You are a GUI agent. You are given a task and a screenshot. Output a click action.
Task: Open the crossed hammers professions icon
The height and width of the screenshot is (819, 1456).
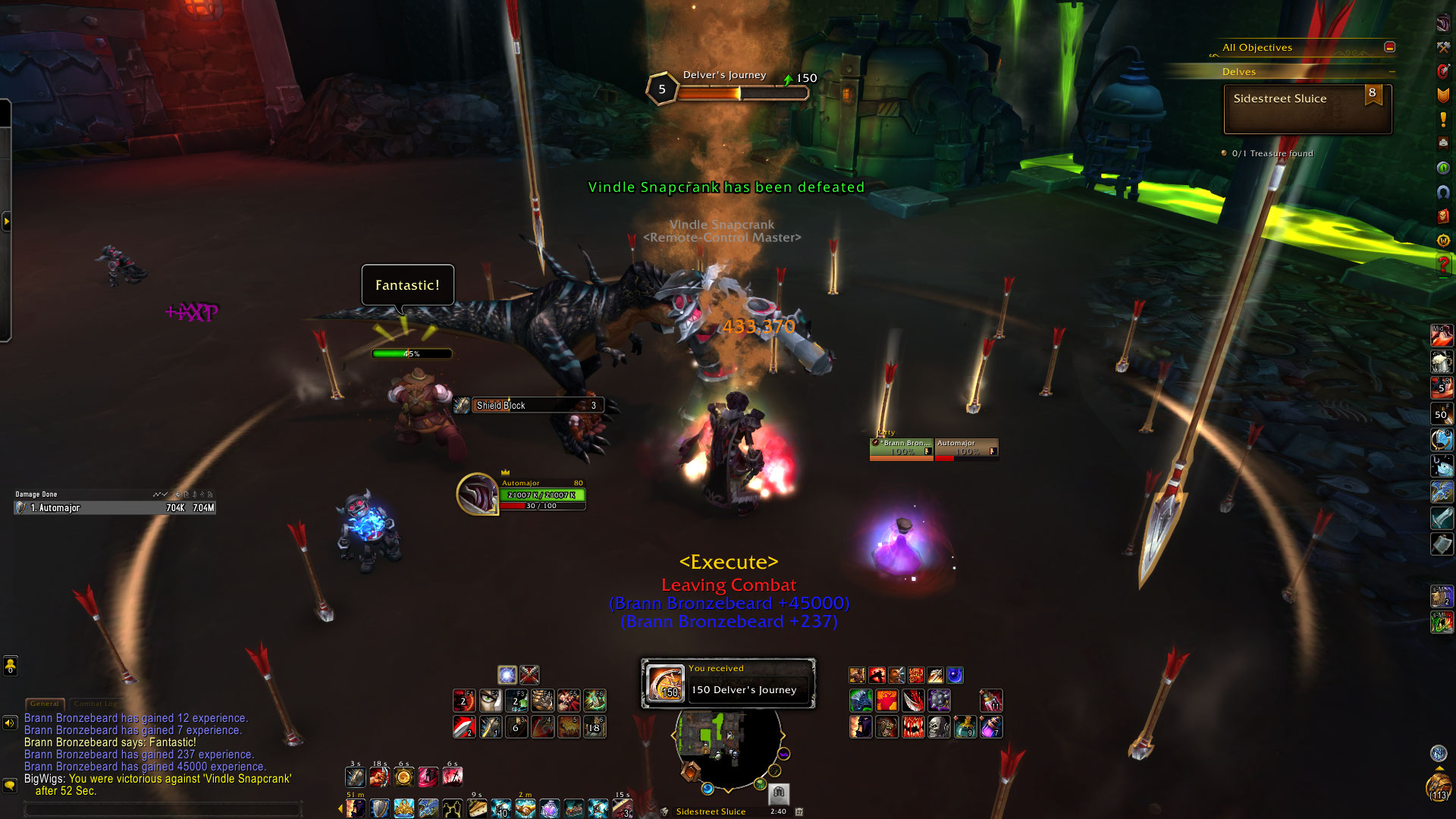point(1443,47)
